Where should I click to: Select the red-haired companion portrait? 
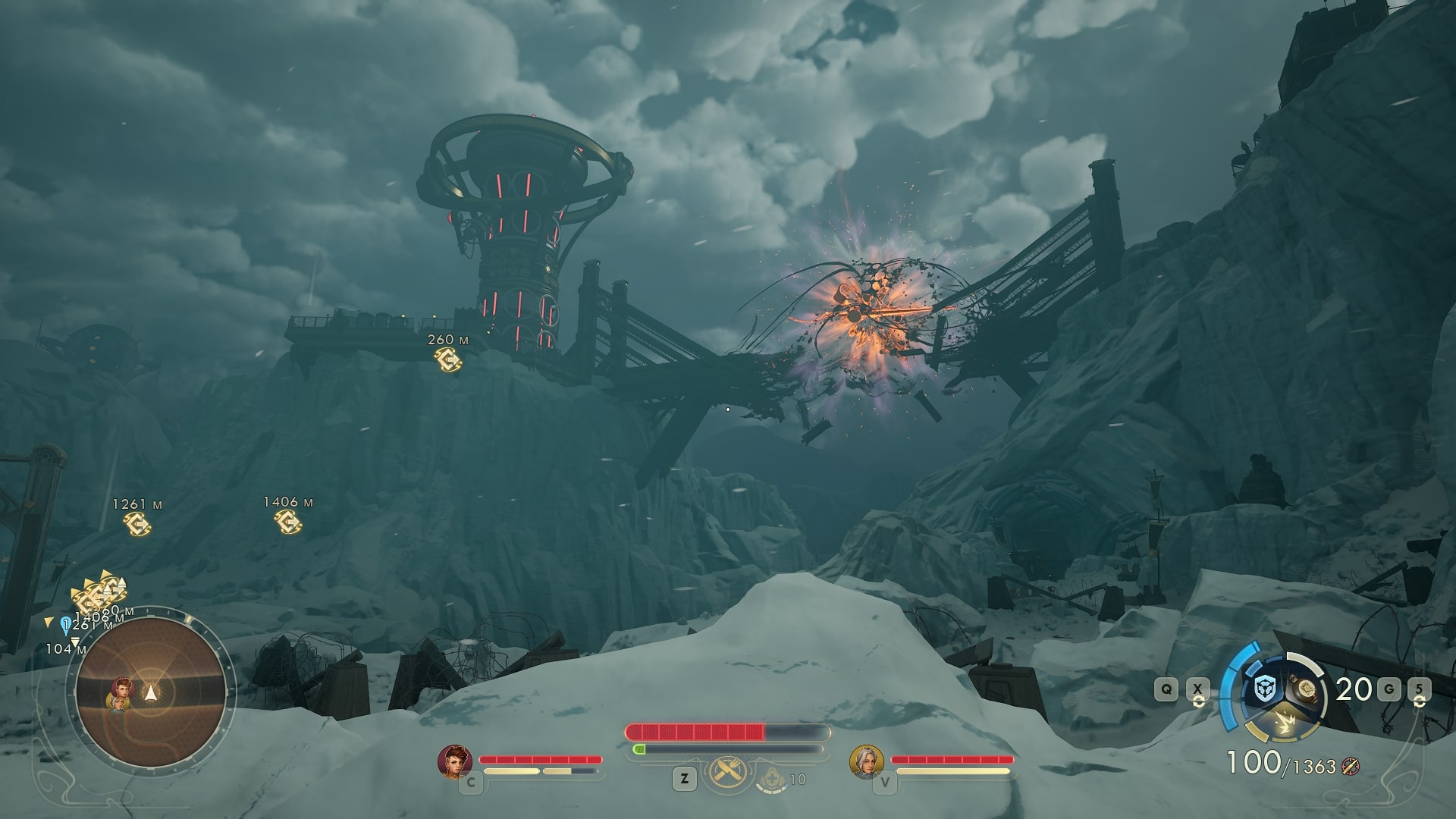pyautogui.click(x=454, y=761)
